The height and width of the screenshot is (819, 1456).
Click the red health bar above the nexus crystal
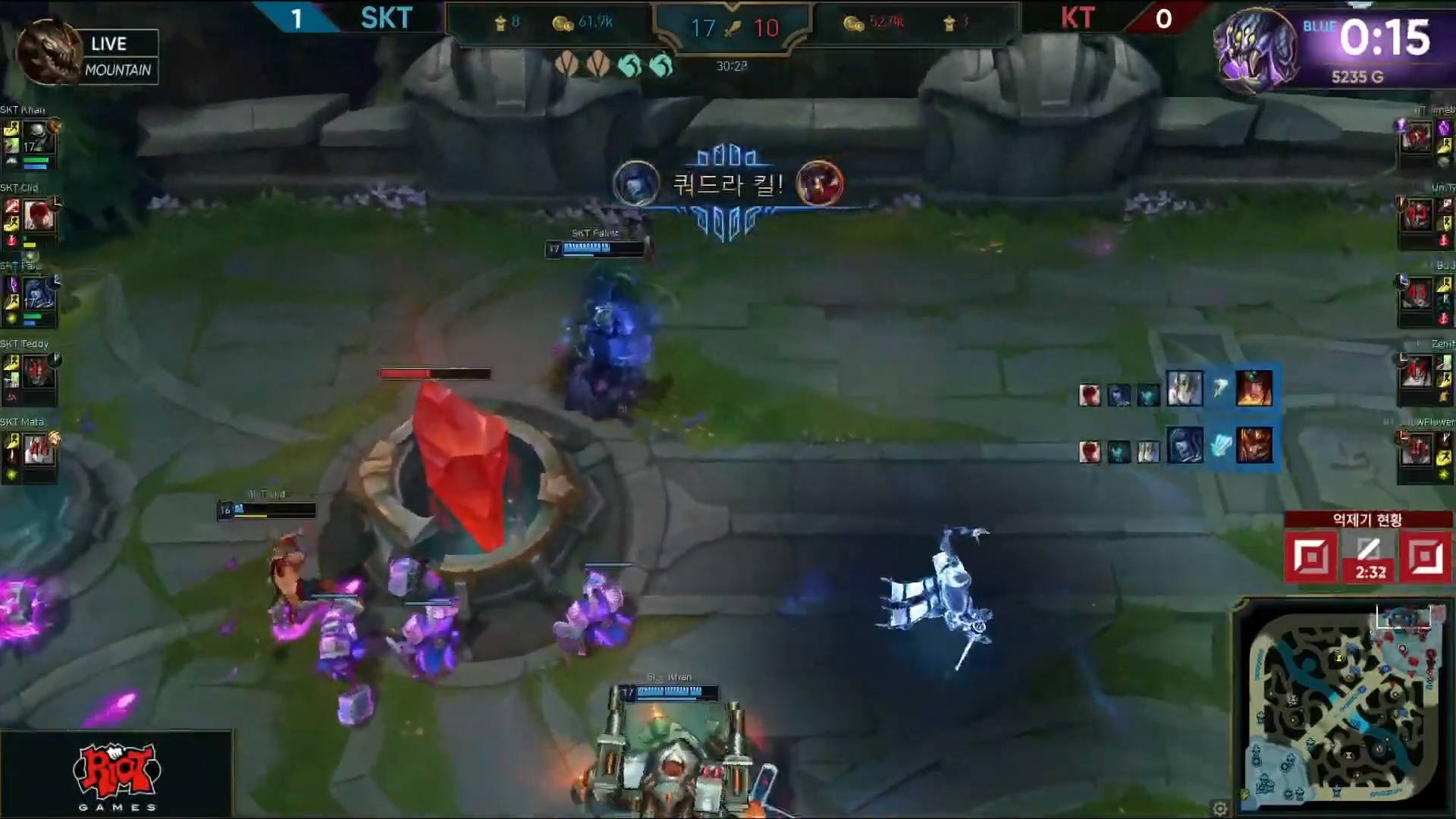[434, 373]
